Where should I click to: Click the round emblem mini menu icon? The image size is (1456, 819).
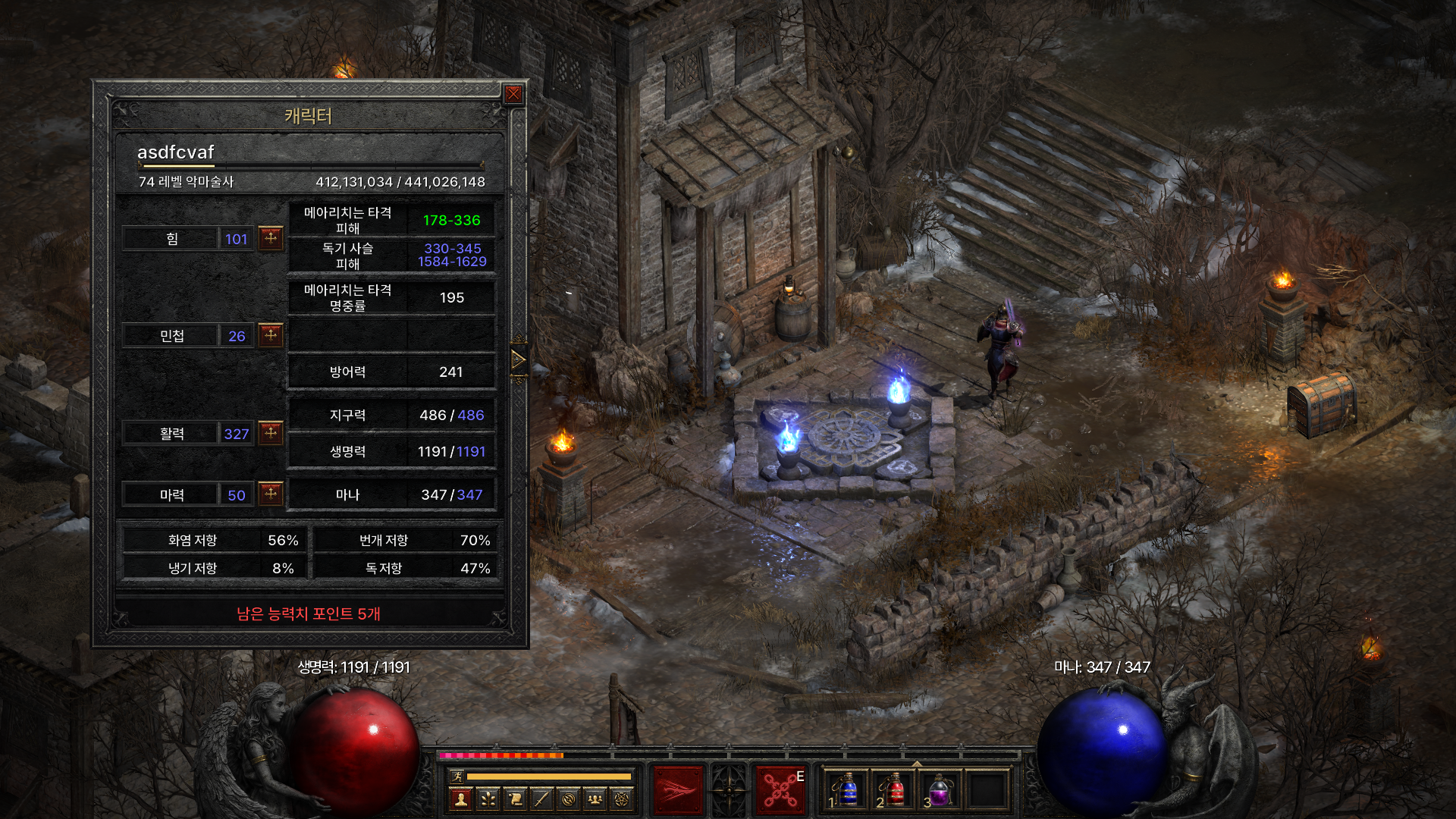point(569,799)
